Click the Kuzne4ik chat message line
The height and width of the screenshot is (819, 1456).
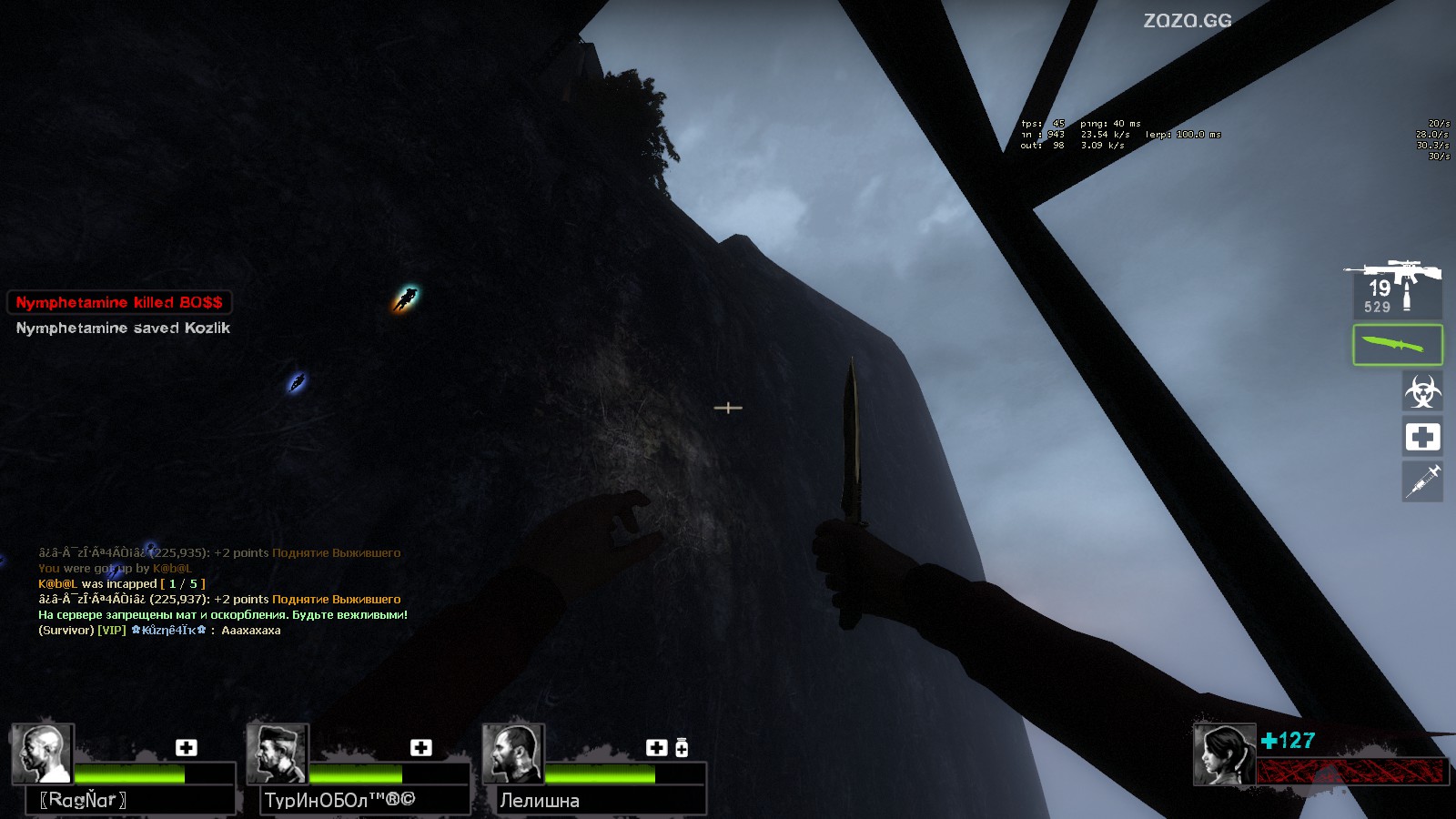tap(159, 630)
